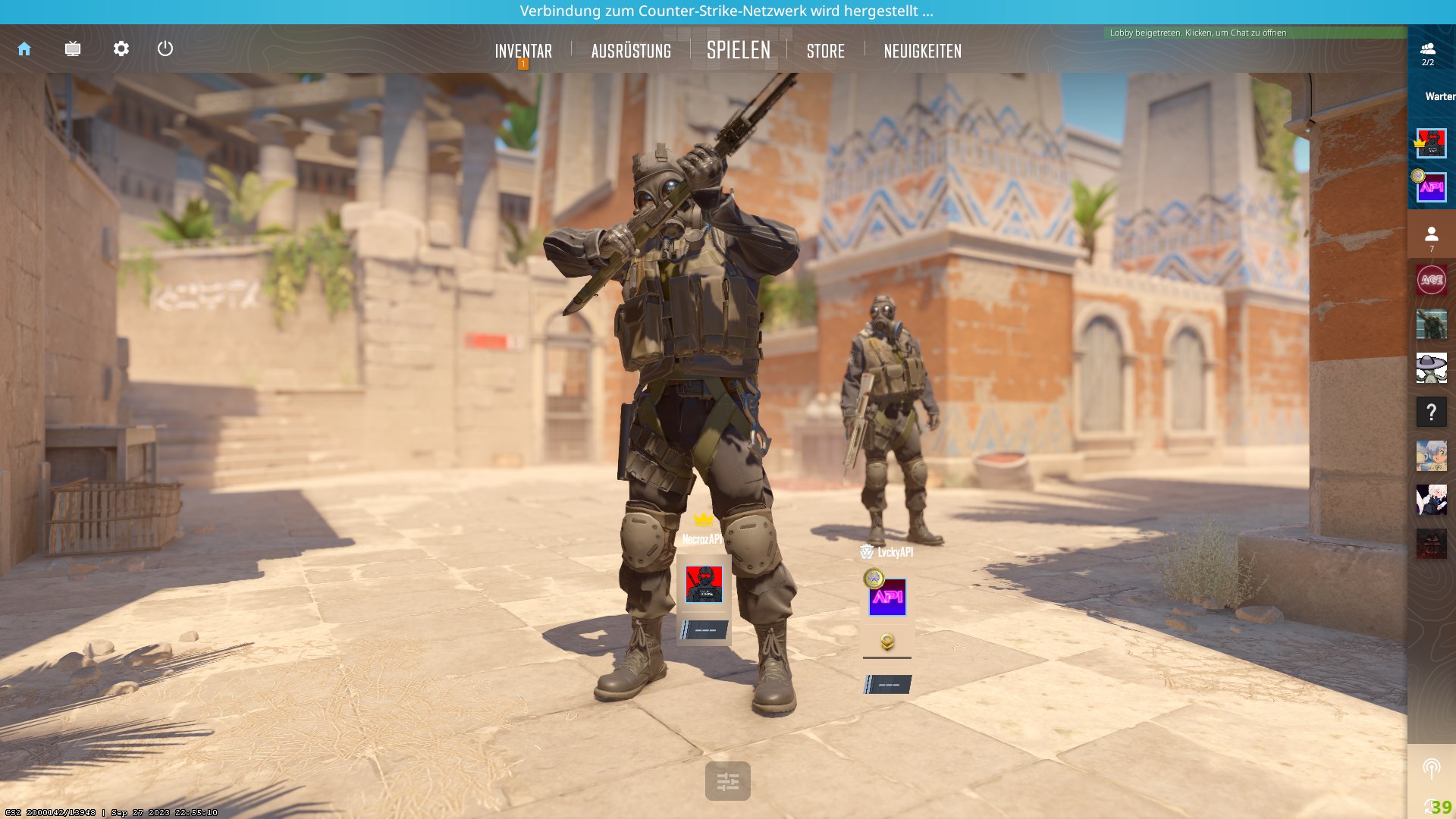Open the STORE tab
The width and height of the screenshot is (1456, 819).
(x=826, y=51)
